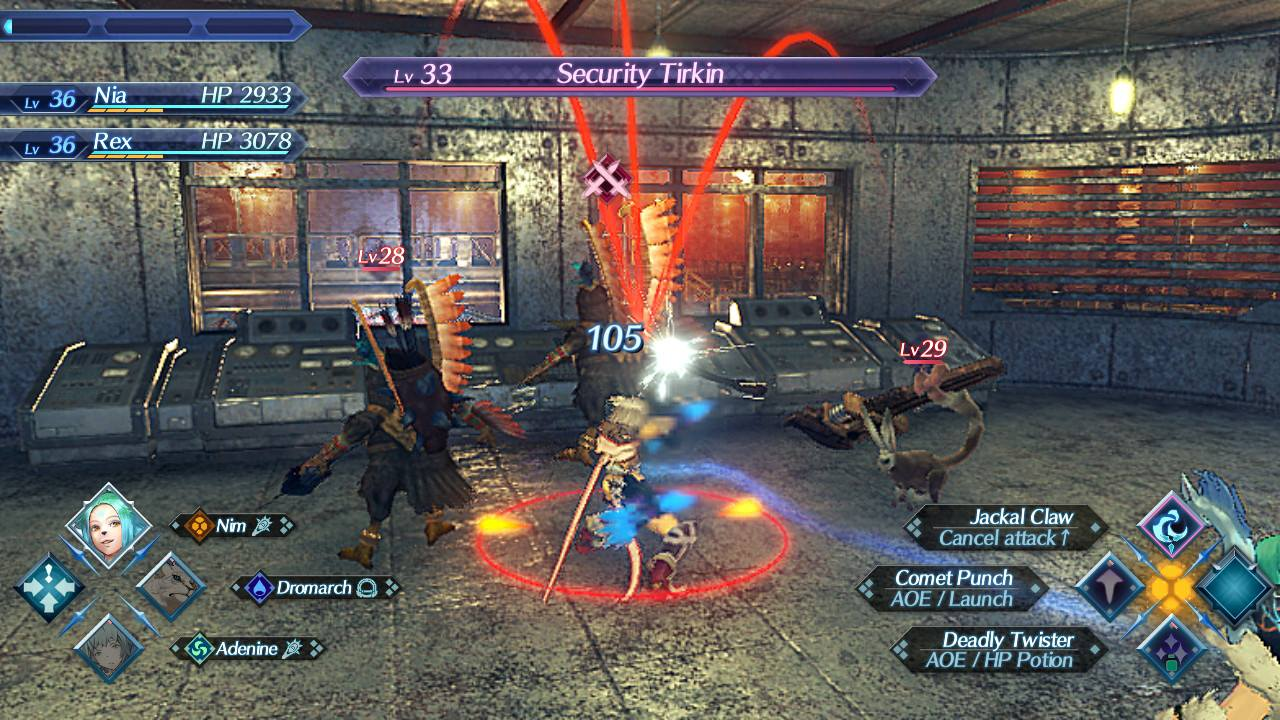Select Nim's blade portrait
Viewport: 1280px width, 720px height.
[x=108, y=524]
